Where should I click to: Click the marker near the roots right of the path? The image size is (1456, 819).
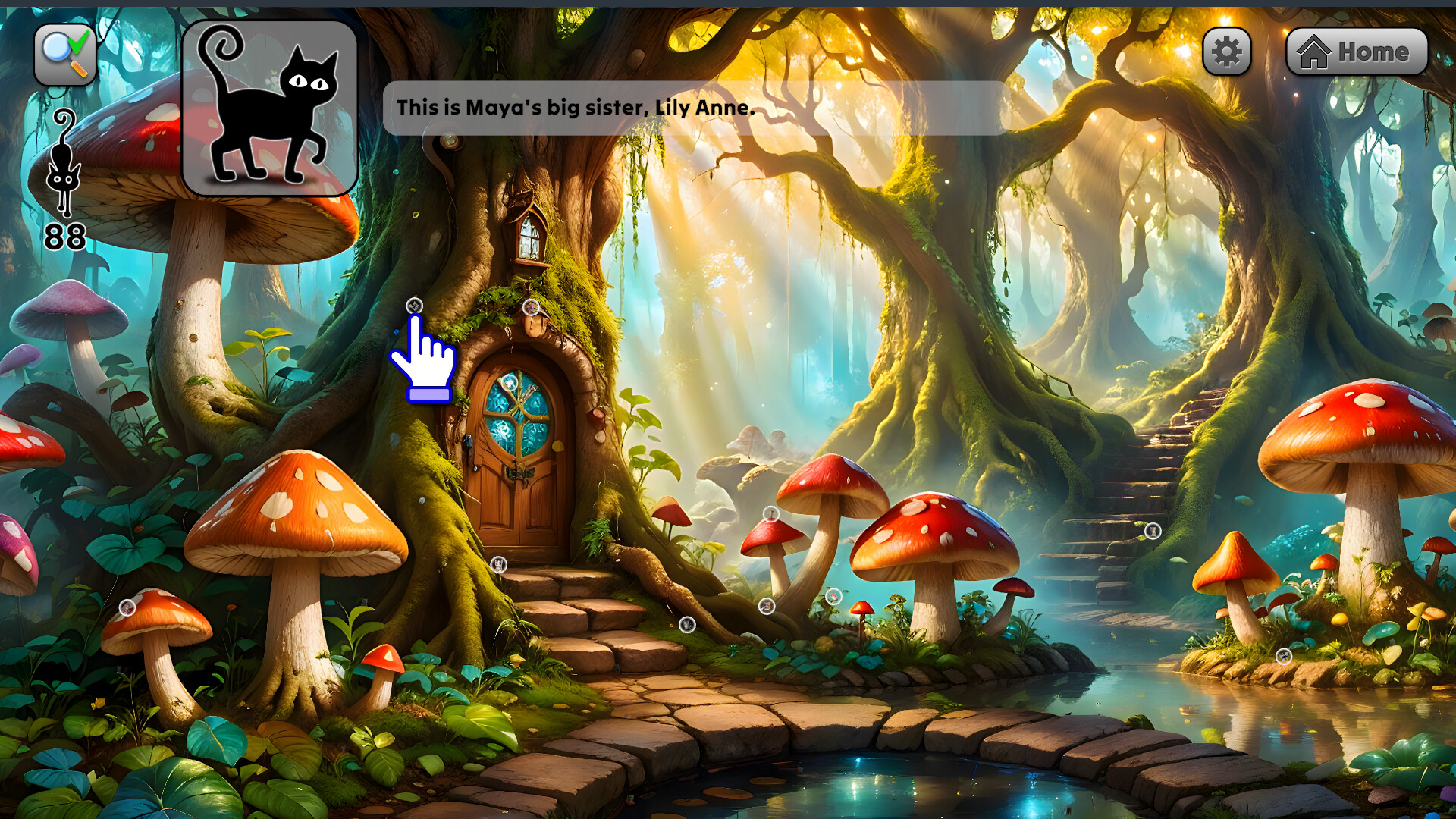pyautogui.click(x=687, y=625)
